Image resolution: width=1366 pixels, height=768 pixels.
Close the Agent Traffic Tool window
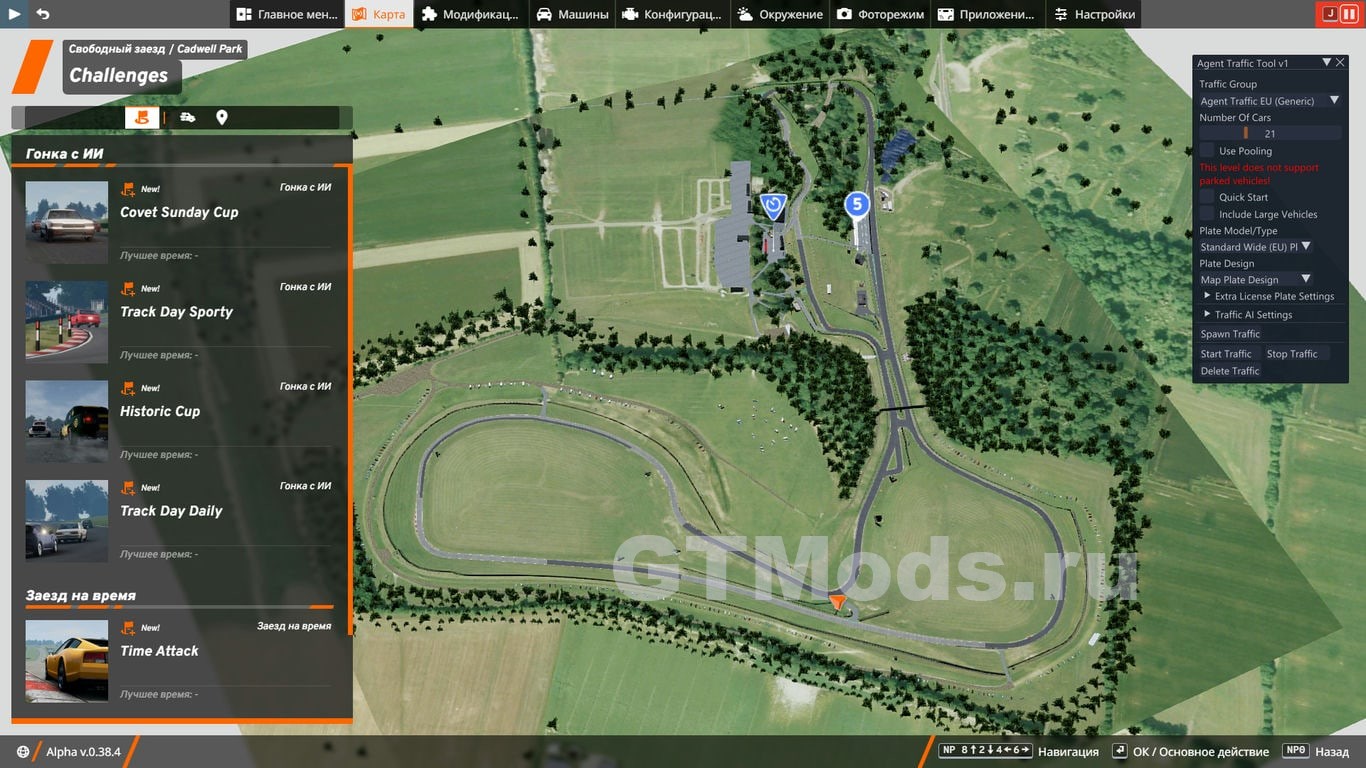(x=1341, y=63)
